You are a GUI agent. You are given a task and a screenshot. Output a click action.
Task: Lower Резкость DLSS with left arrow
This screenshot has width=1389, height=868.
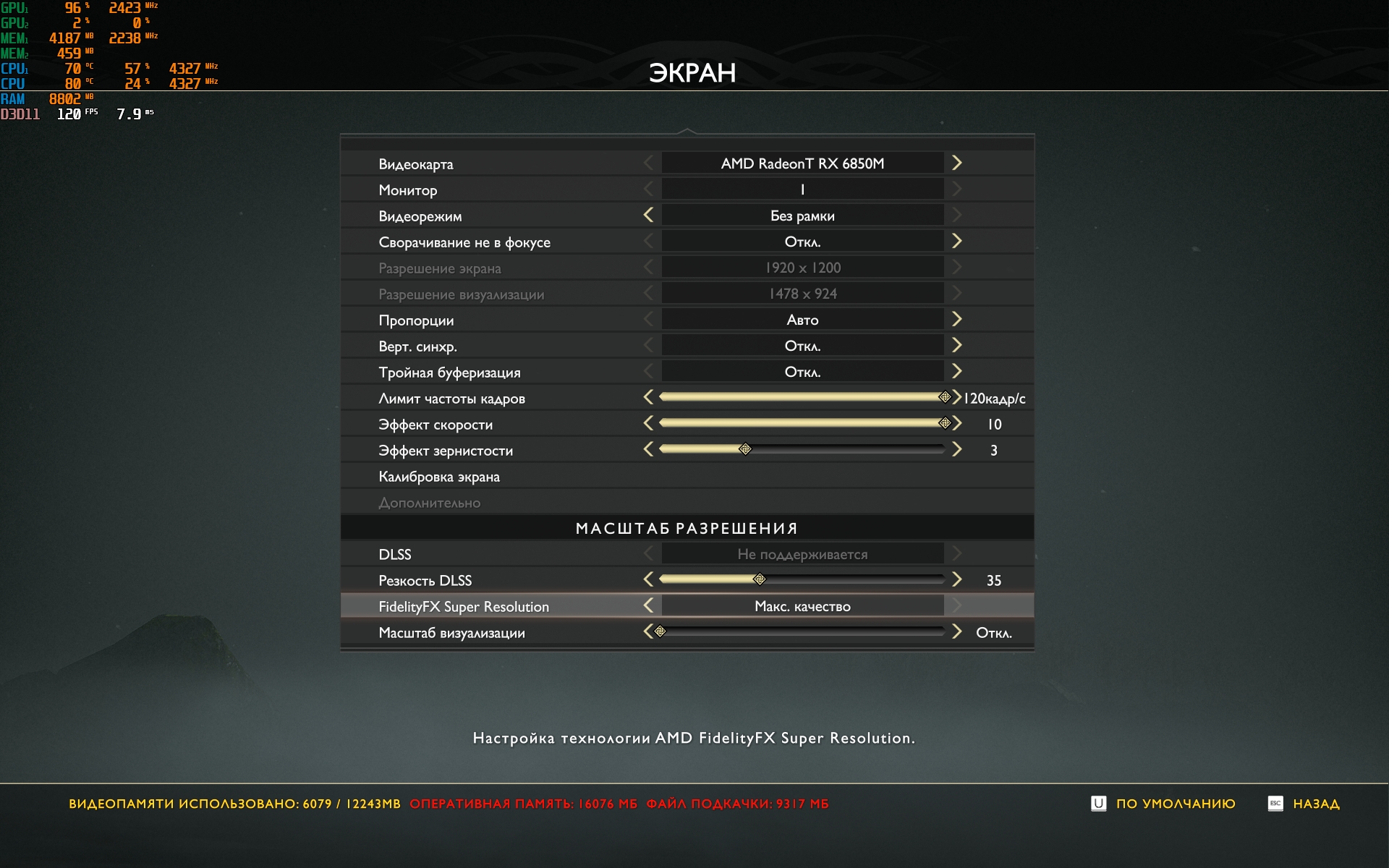coord(648,579)
